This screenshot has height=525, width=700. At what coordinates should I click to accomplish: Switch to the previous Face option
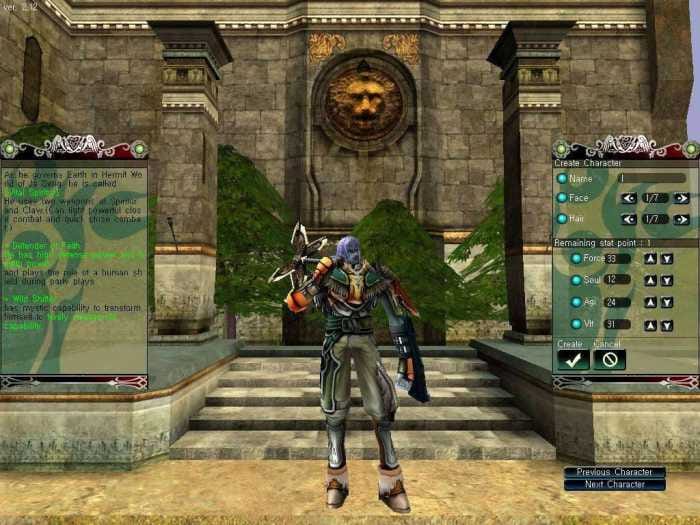point(629,198)
